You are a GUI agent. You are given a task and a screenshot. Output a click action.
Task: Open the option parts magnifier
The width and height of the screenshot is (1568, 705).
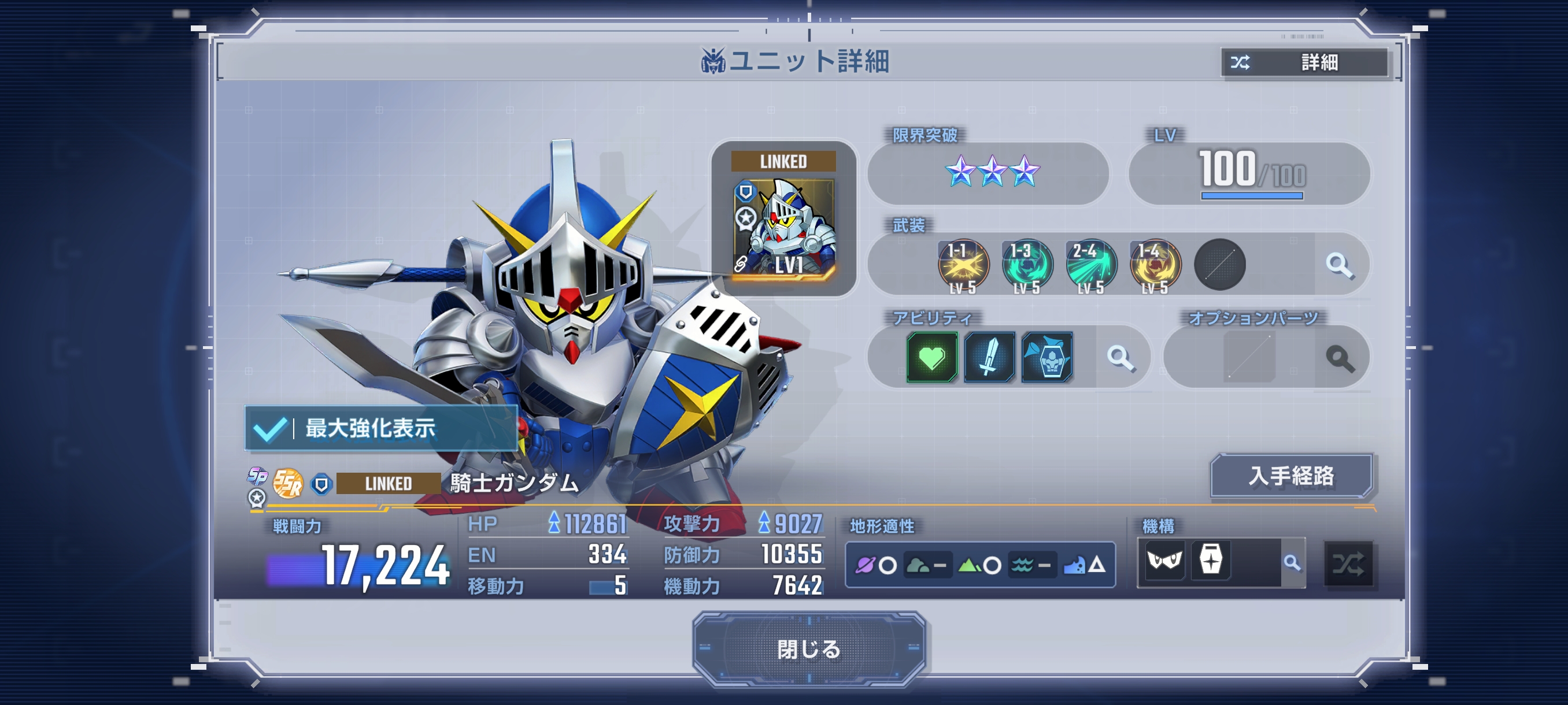[x=1340, y=358]
